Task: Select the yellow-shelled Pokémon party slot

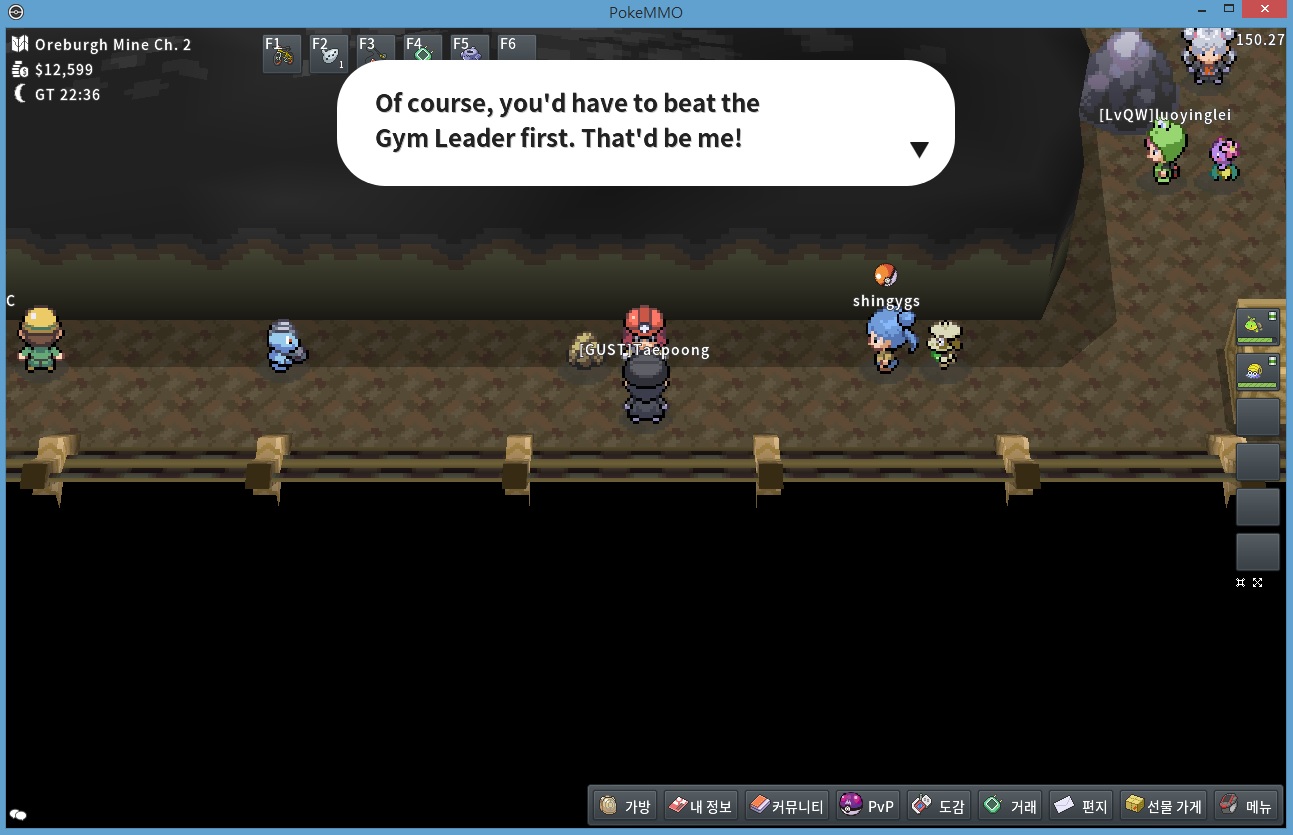Action: 1257,372
